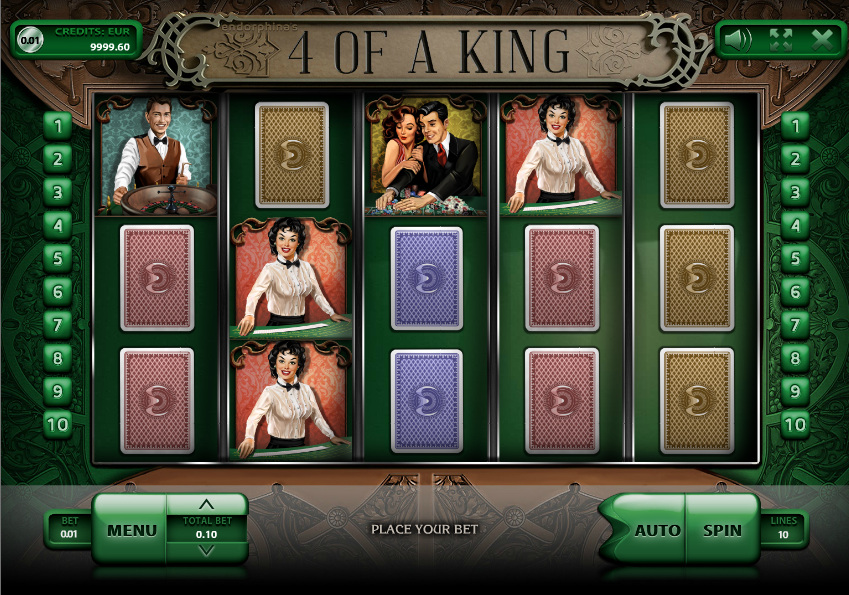Close the game with the X icon
Screen dimensions: 849x595
click(822, 40)
